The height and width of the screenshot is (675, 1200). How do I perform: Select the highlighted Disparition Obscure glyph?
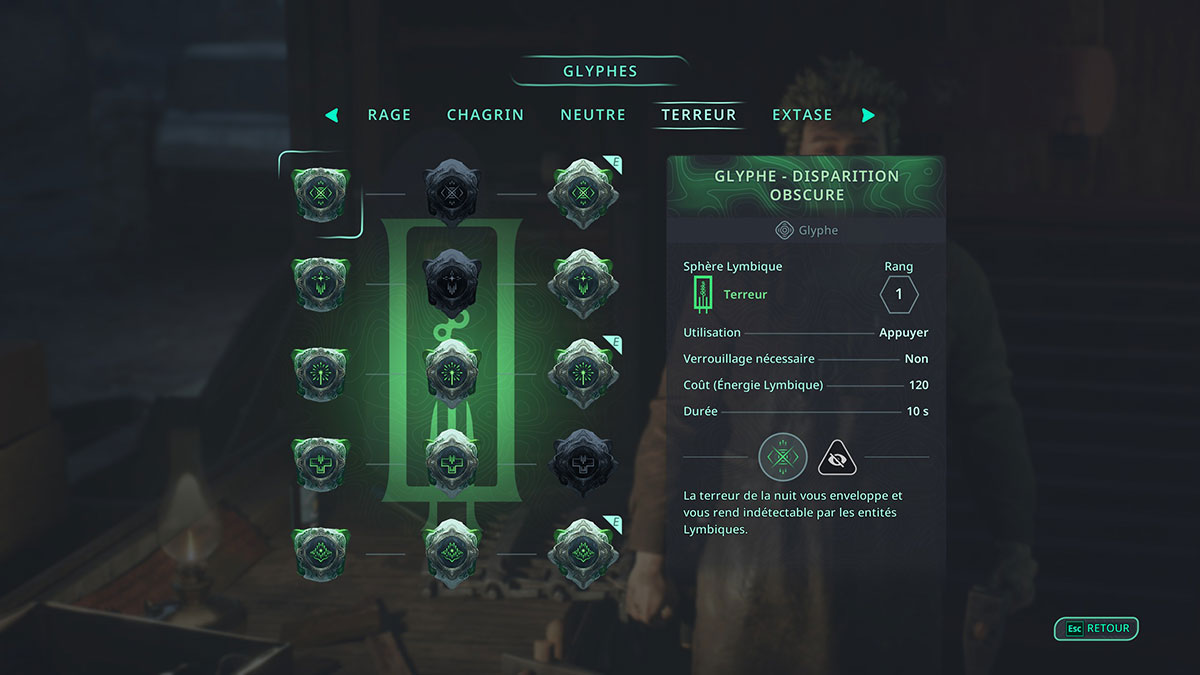[x=321, y=194]
